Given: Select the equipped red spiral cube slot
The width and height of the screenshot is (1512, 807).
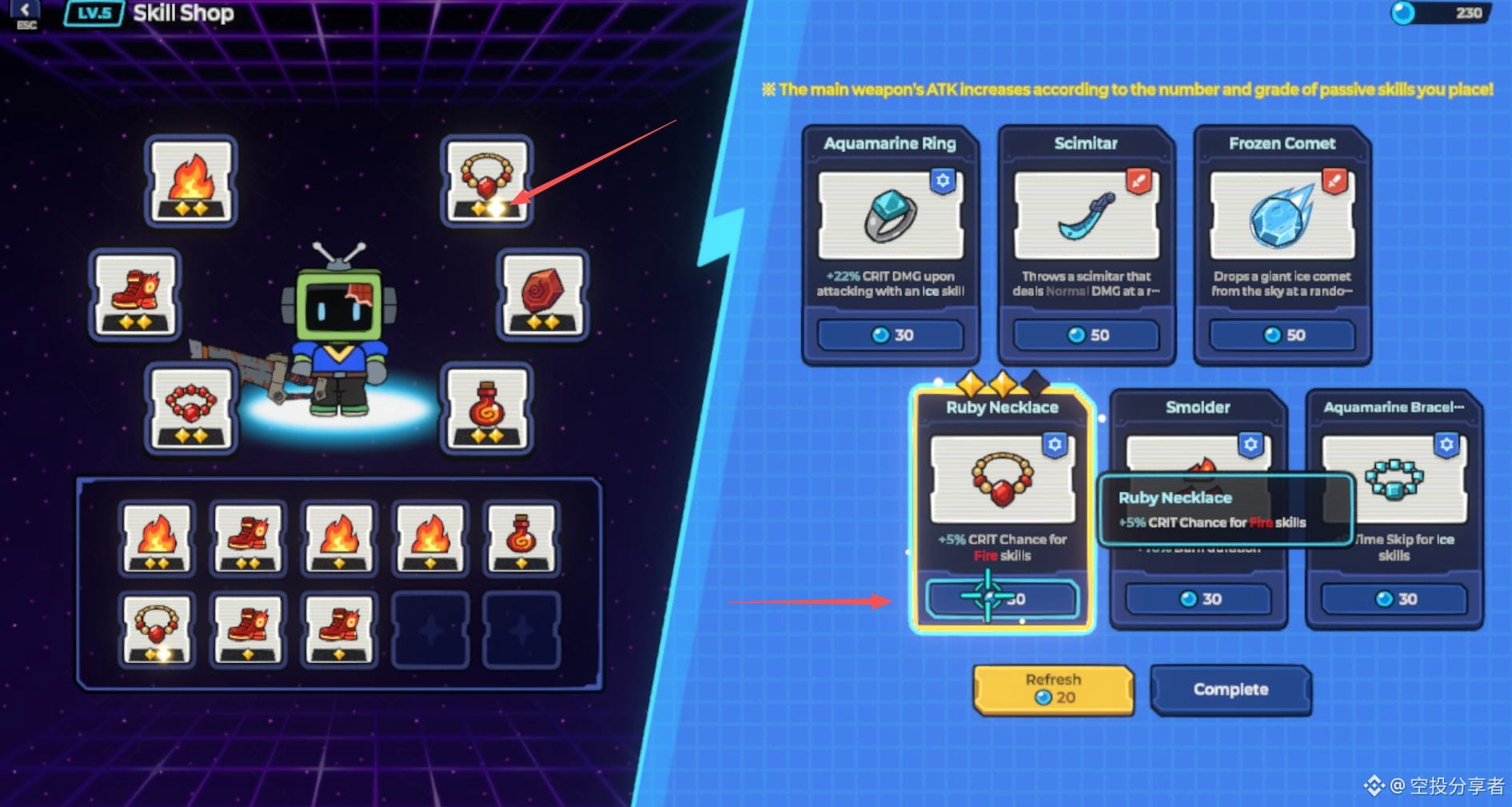Looking at the screenshot, I should point(542,295).
